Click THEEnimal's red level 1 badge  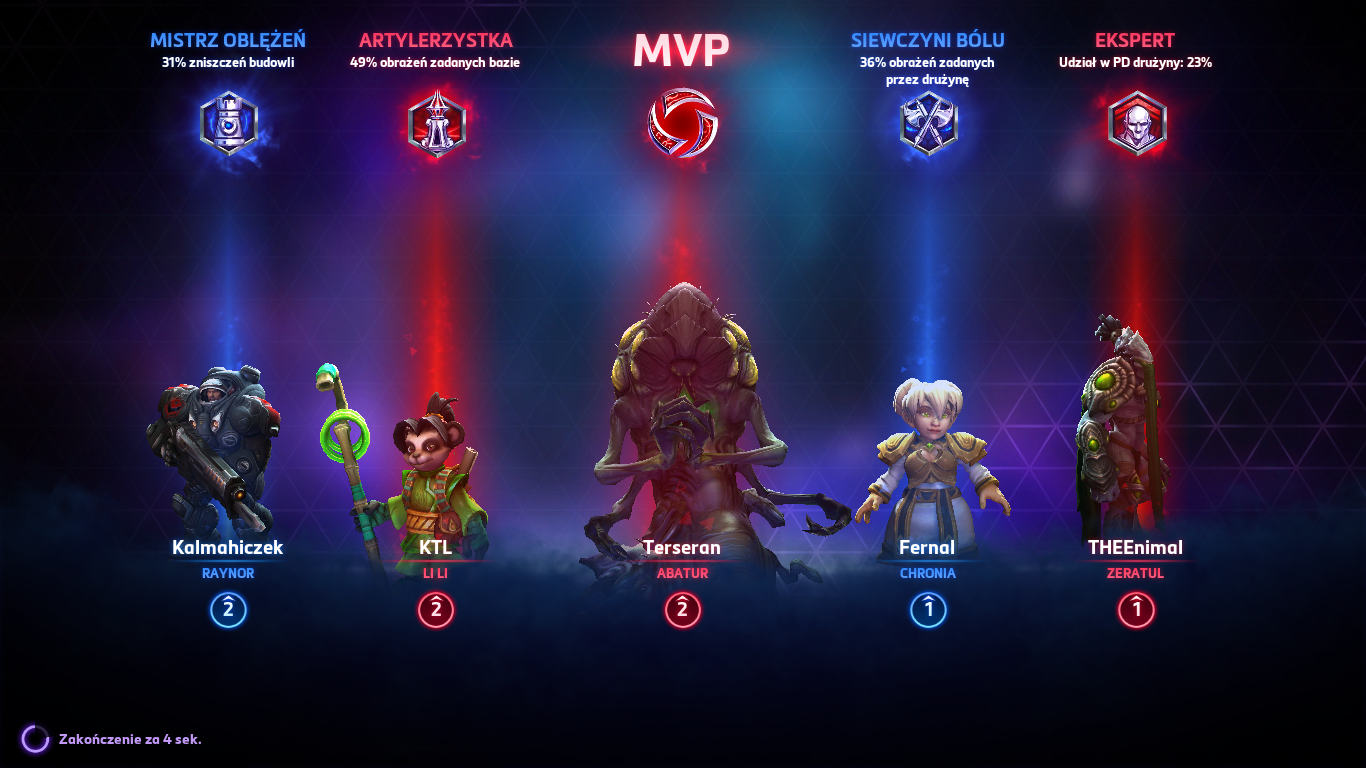[x=1136, y=611]
